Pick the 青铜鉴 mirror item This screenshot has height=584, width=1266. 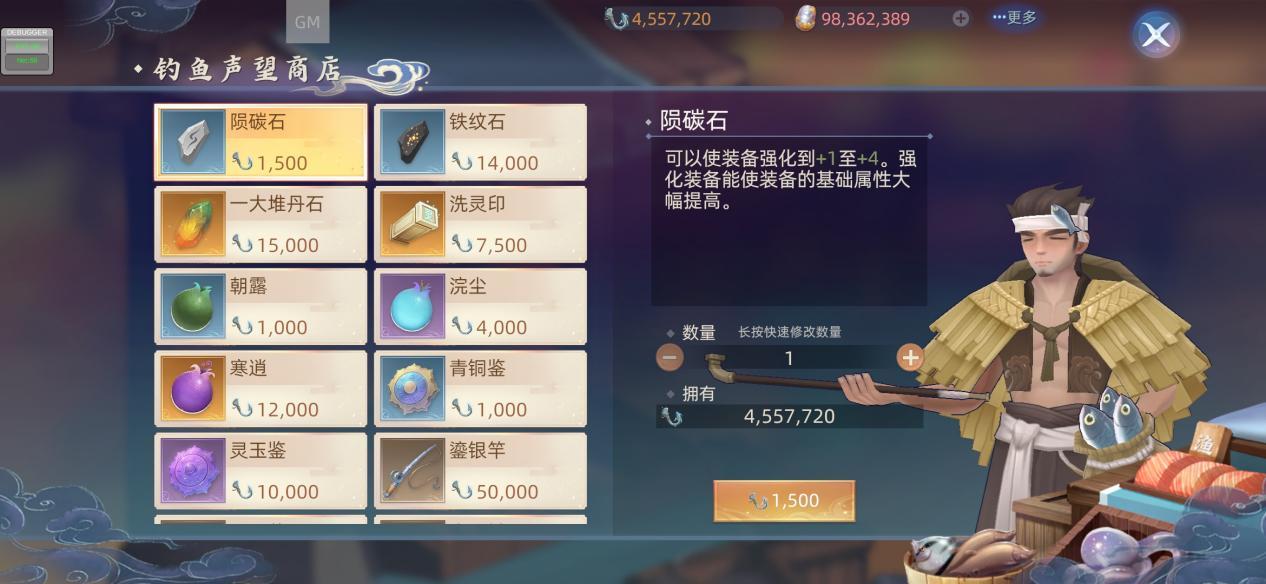[x=480, y=388]
